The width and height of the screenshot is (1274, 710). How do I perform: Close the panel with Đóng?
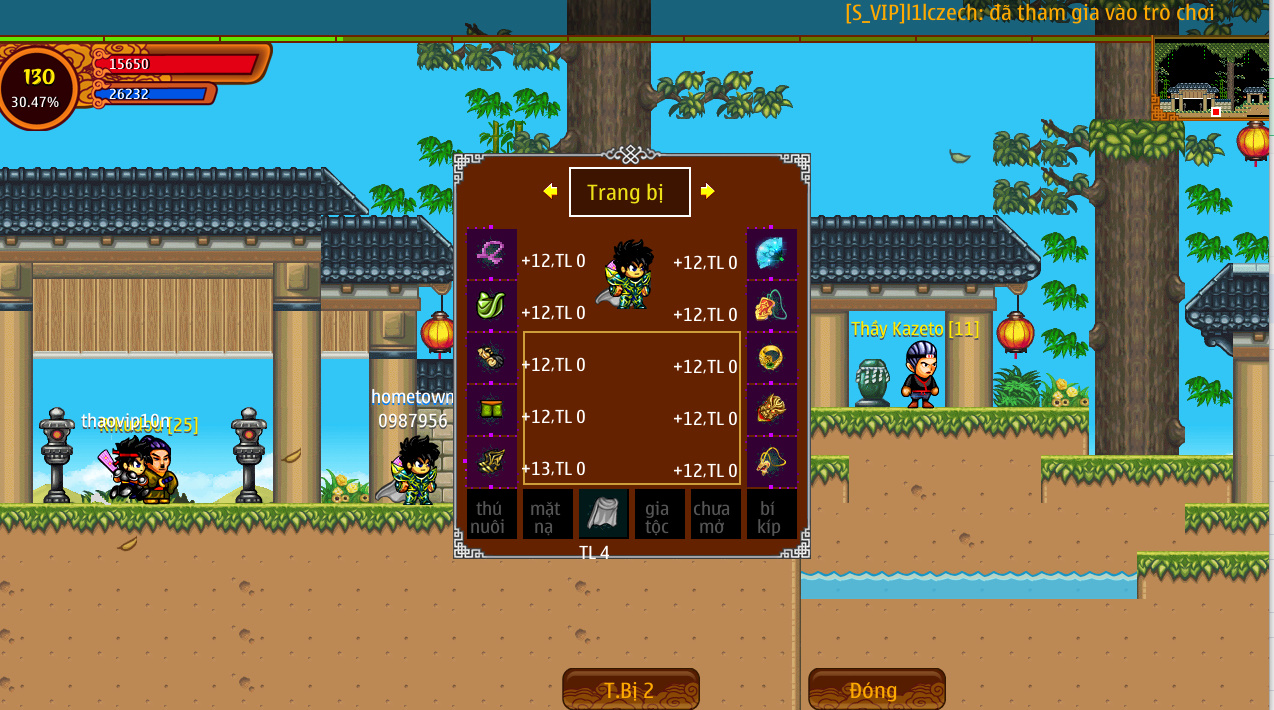[876, 690]
